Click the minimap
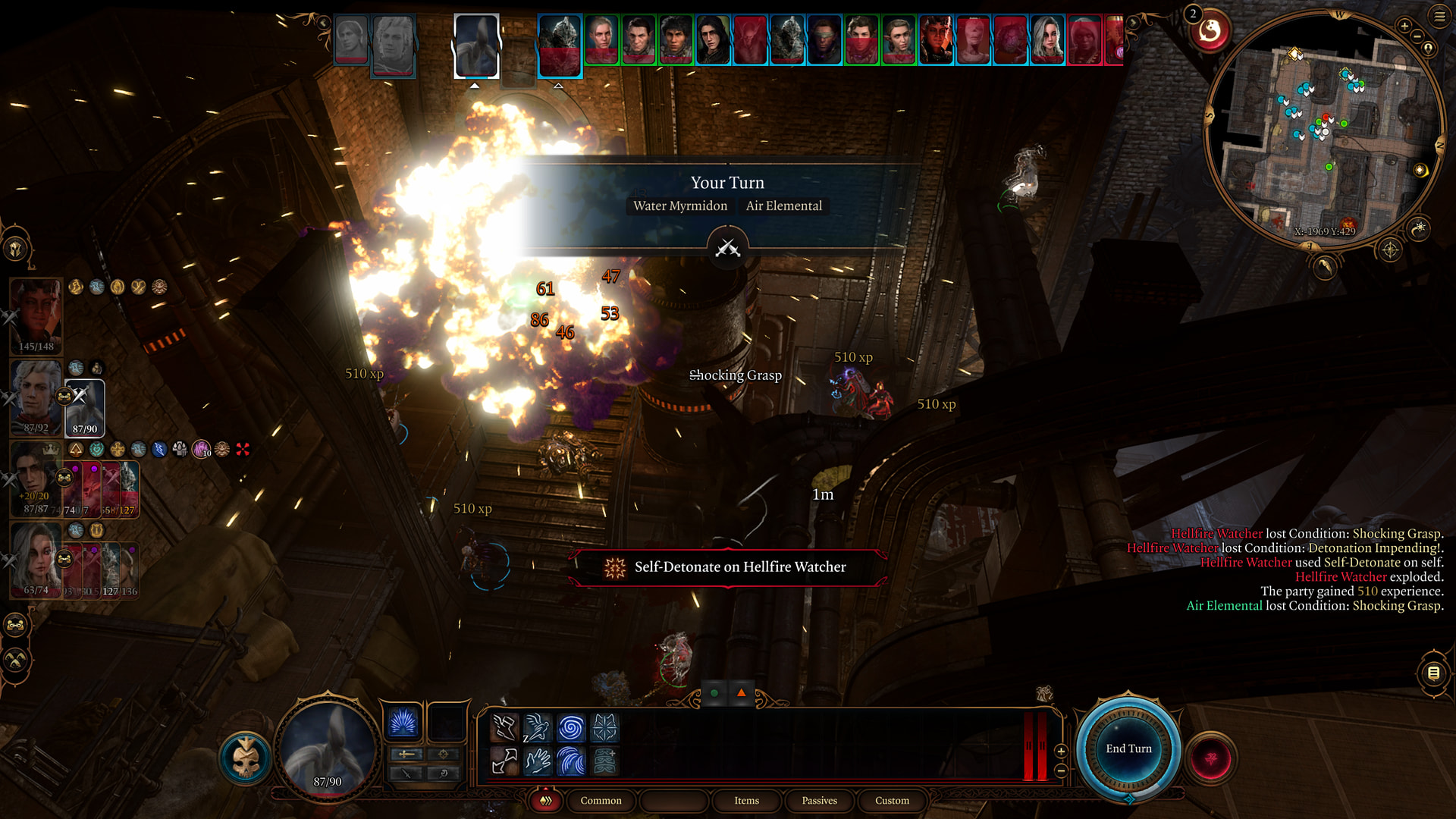 pyautogui.click(x=1323, y=129)
